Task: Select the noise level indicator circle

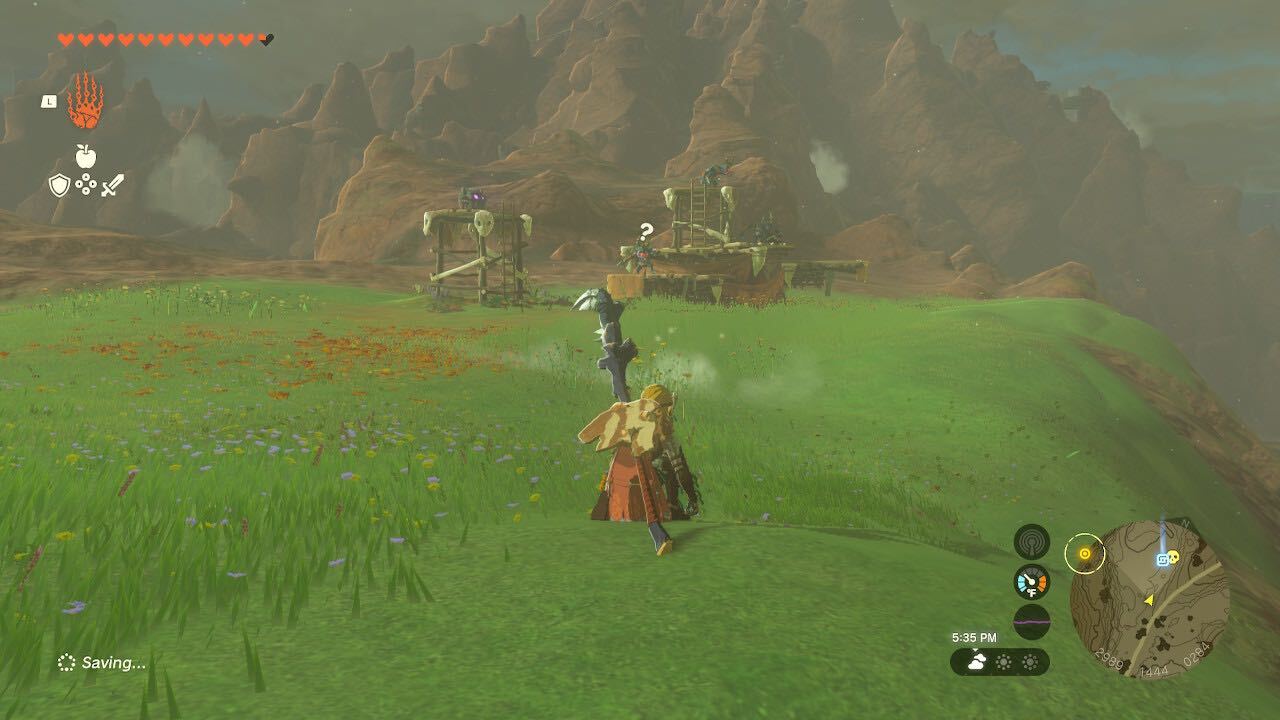Action: [x=1031, y=621]
